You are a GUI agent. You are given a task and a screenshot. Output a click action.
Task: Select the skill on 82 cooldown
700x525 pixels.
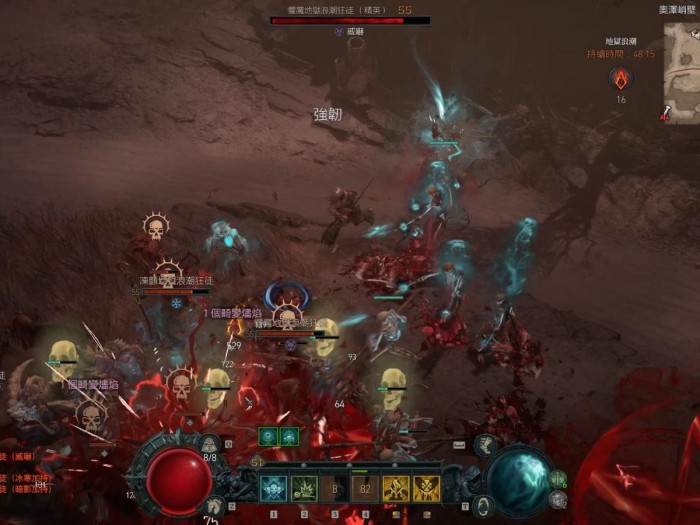(364, 488)
